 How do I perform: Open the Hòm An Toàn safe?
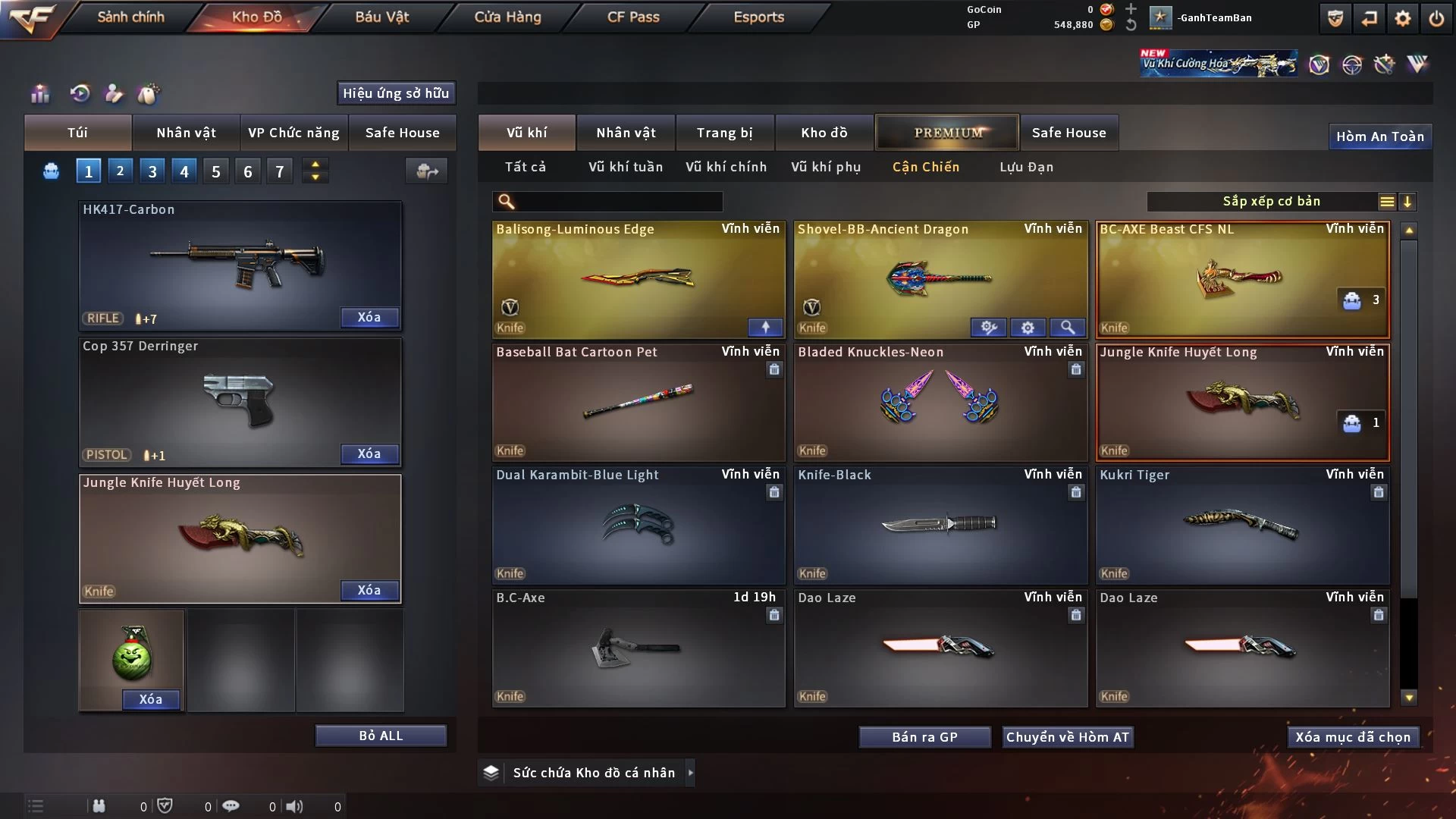[x=1379, y=136]
